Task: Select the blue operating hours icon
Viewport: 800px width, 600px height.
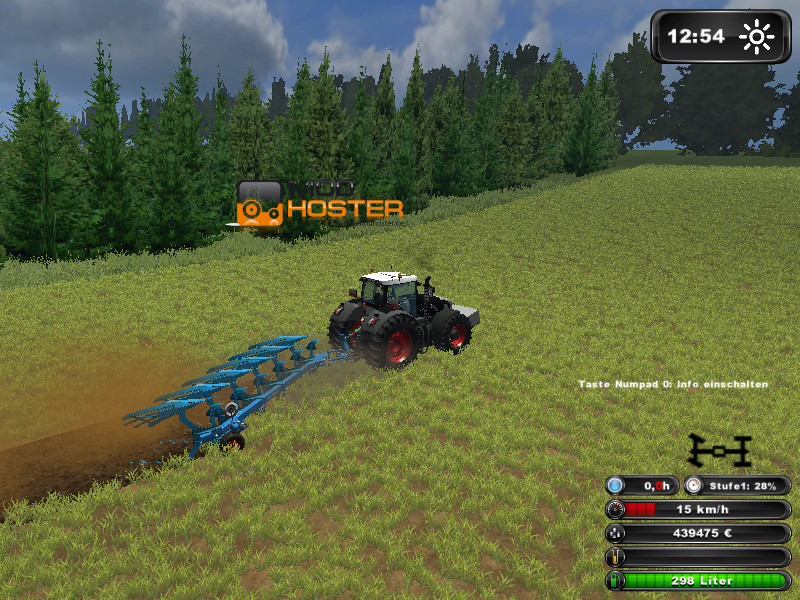Action: coord(617,485)
